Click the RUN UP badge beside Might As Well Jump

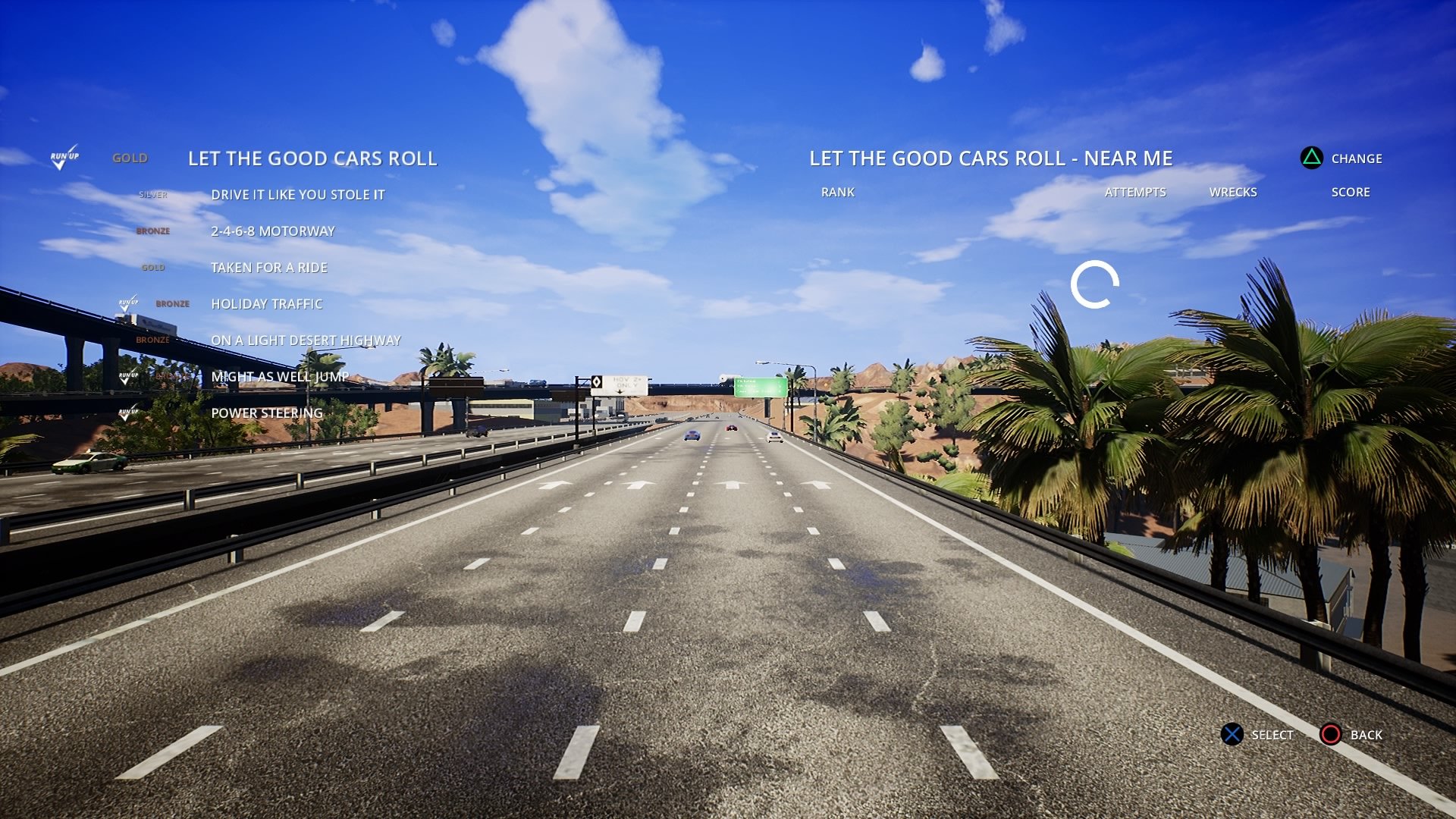click(127, 376)
